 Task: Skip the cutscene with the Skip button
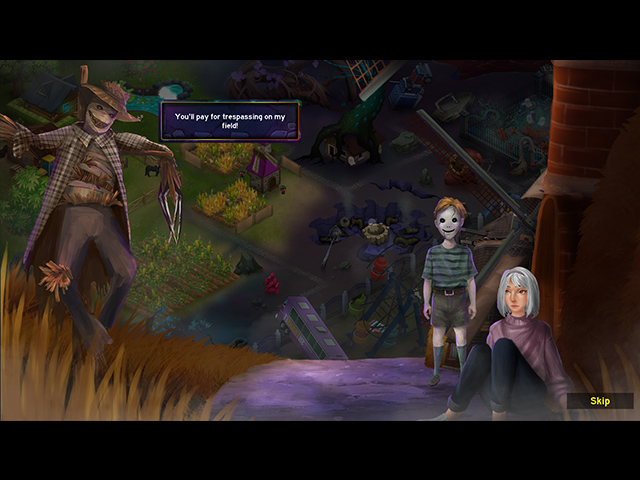click(600, 401)
